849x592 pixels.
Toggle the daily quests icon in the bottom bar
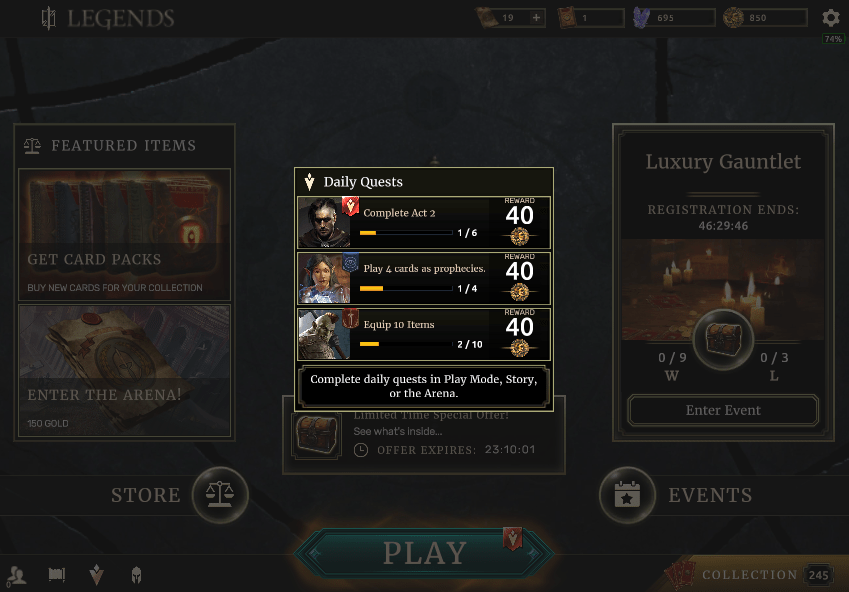pyautogui.click(x=96, y=575)
